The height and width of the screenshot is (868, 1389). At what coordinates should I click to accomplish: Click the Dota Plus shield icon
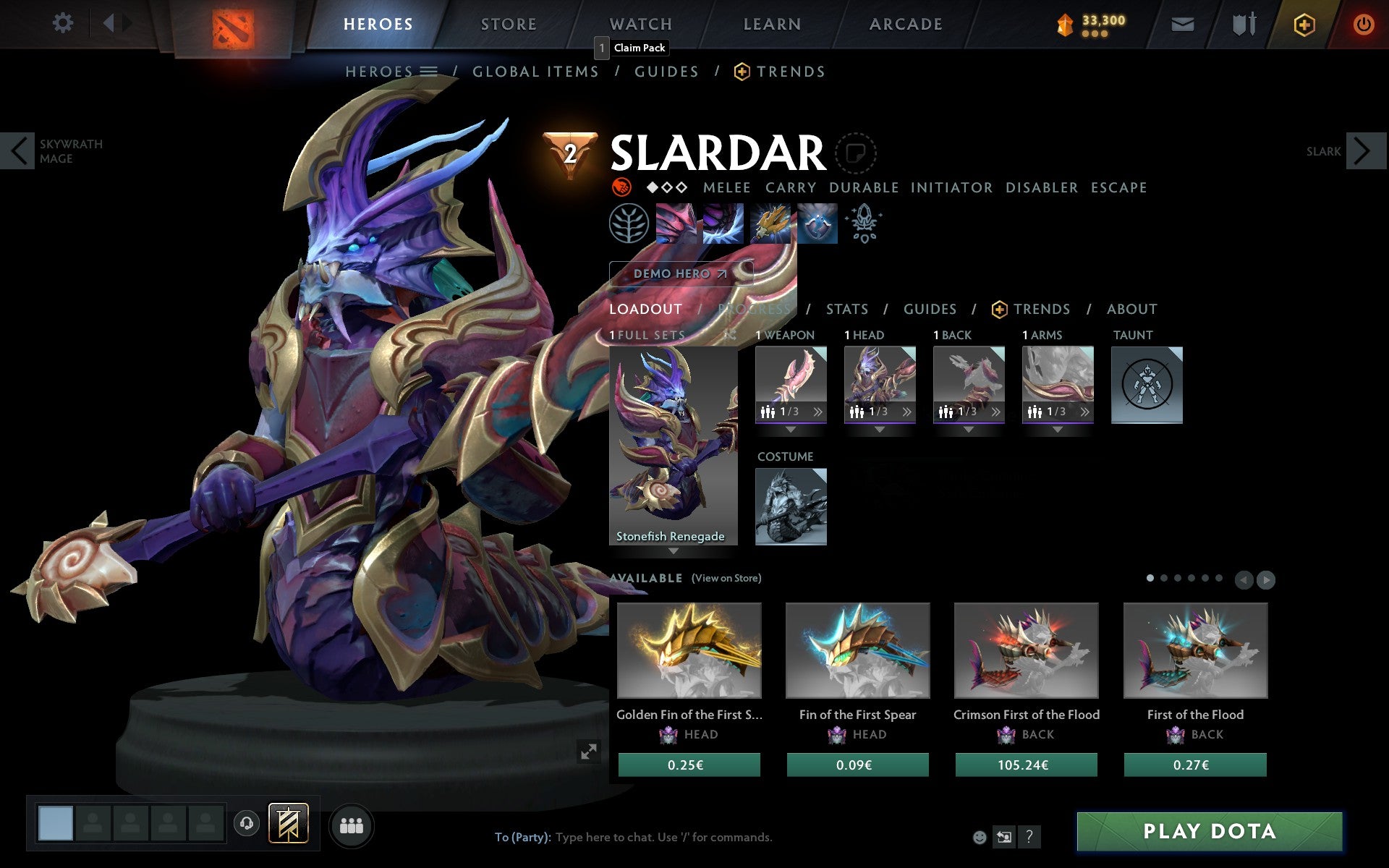tap(1304, 23)
